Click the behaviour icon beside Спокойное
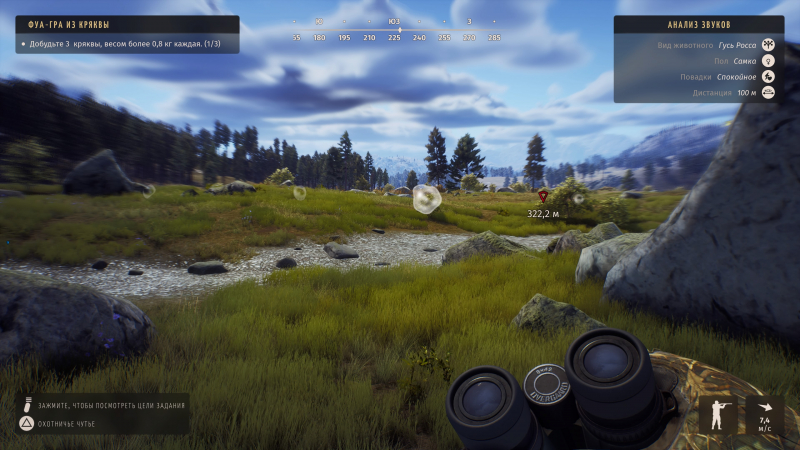Image resolution: width=800 pixels, height=450 pixels. click(x=769, y=77)
